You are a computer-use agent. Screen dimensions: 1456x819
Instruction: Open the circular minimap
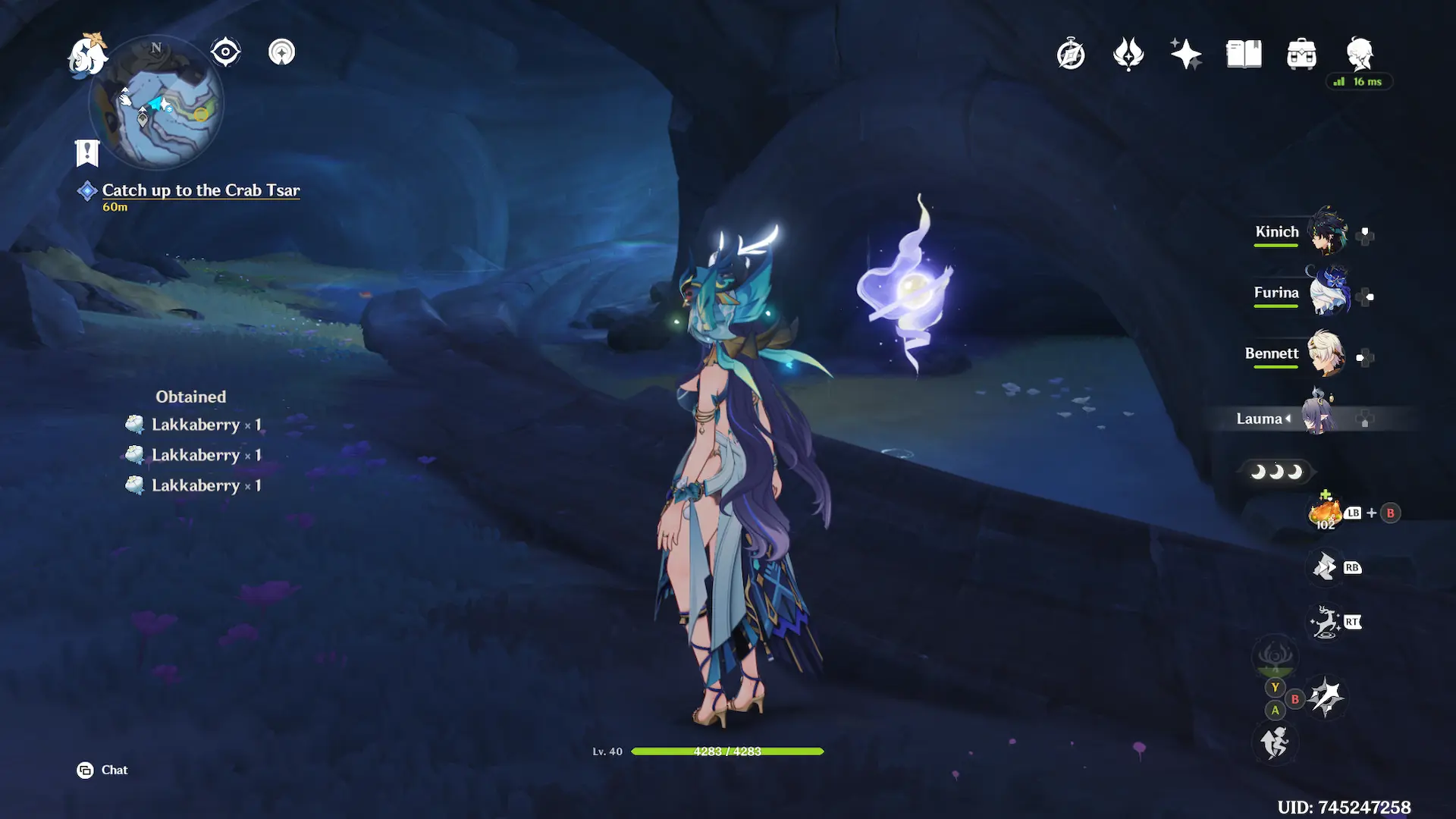[156, 104]
